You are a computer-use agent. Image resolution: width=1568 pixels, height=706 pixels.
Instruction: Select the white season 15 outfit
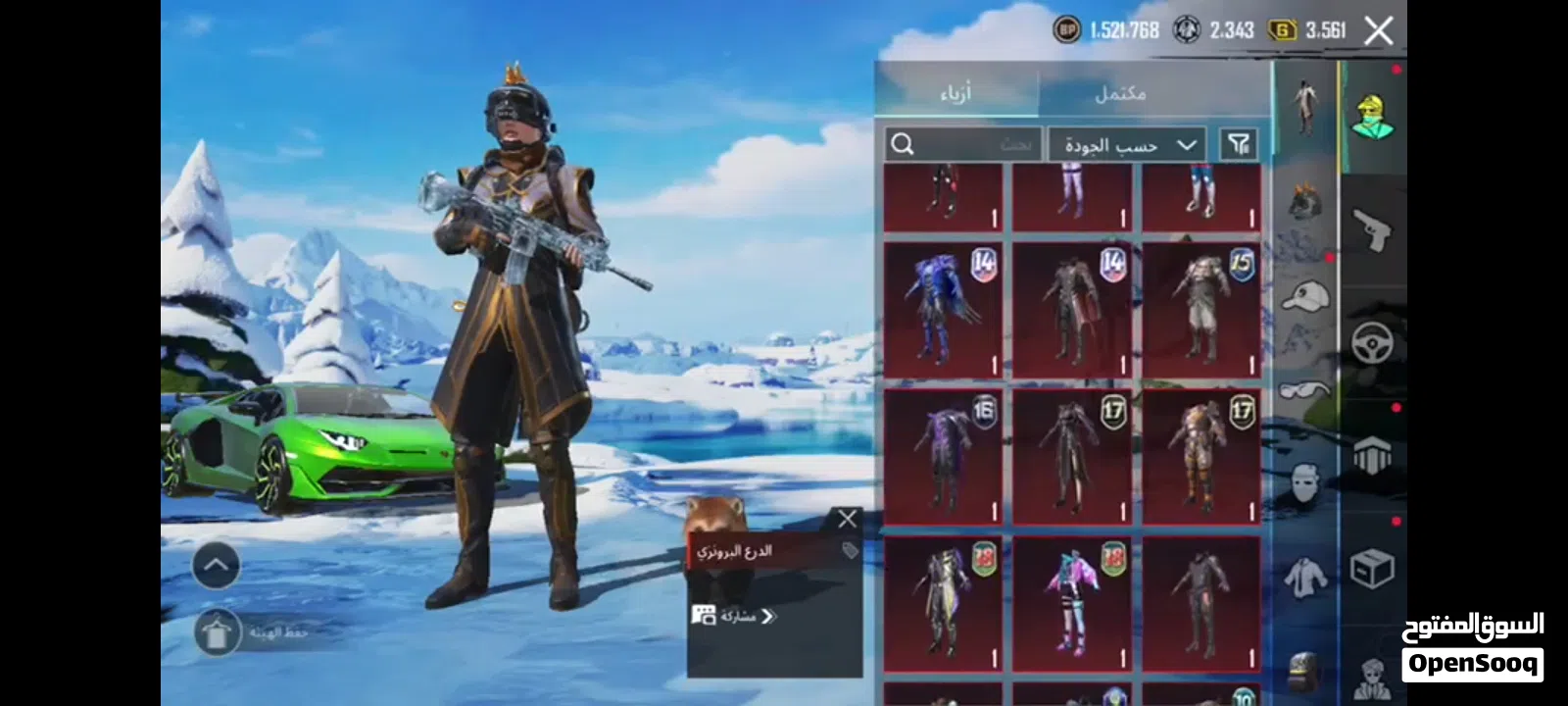(x=1201, y=309)
